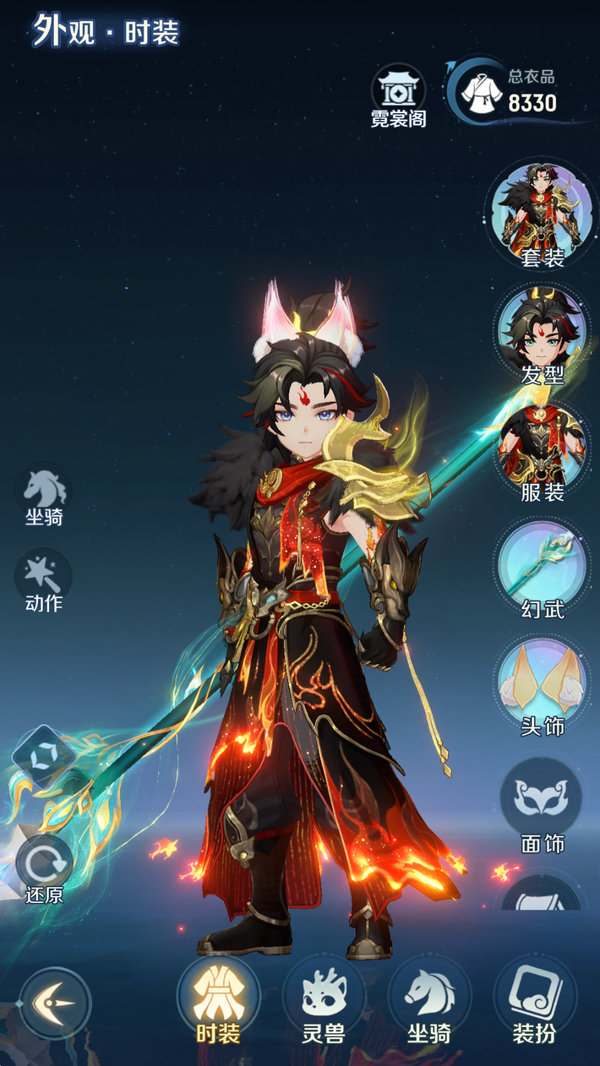Select the 头饰 headwear category
This screenshot has height=1066, width=600.
[543, 684]
